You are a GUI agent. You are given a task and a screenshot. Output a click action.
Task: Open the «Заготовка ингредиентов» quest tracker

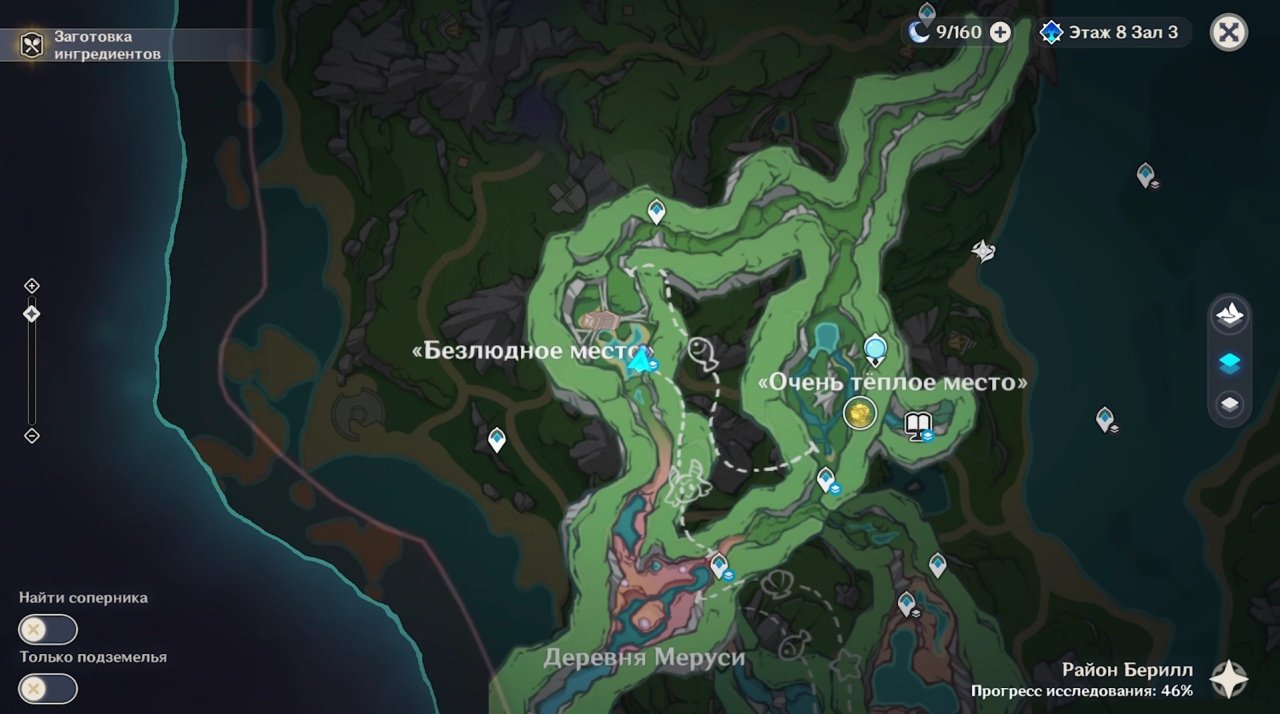click(x=32, y=44)
